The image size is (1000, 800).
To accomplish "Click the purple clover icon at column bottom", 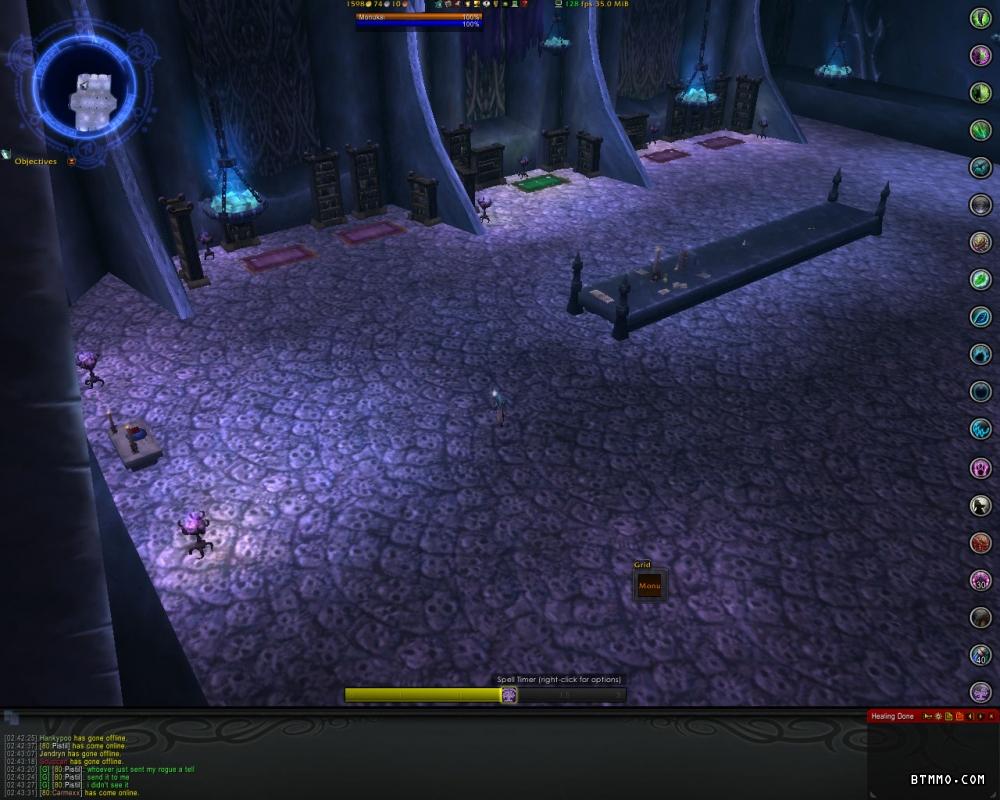I will (x=980, y=692).
